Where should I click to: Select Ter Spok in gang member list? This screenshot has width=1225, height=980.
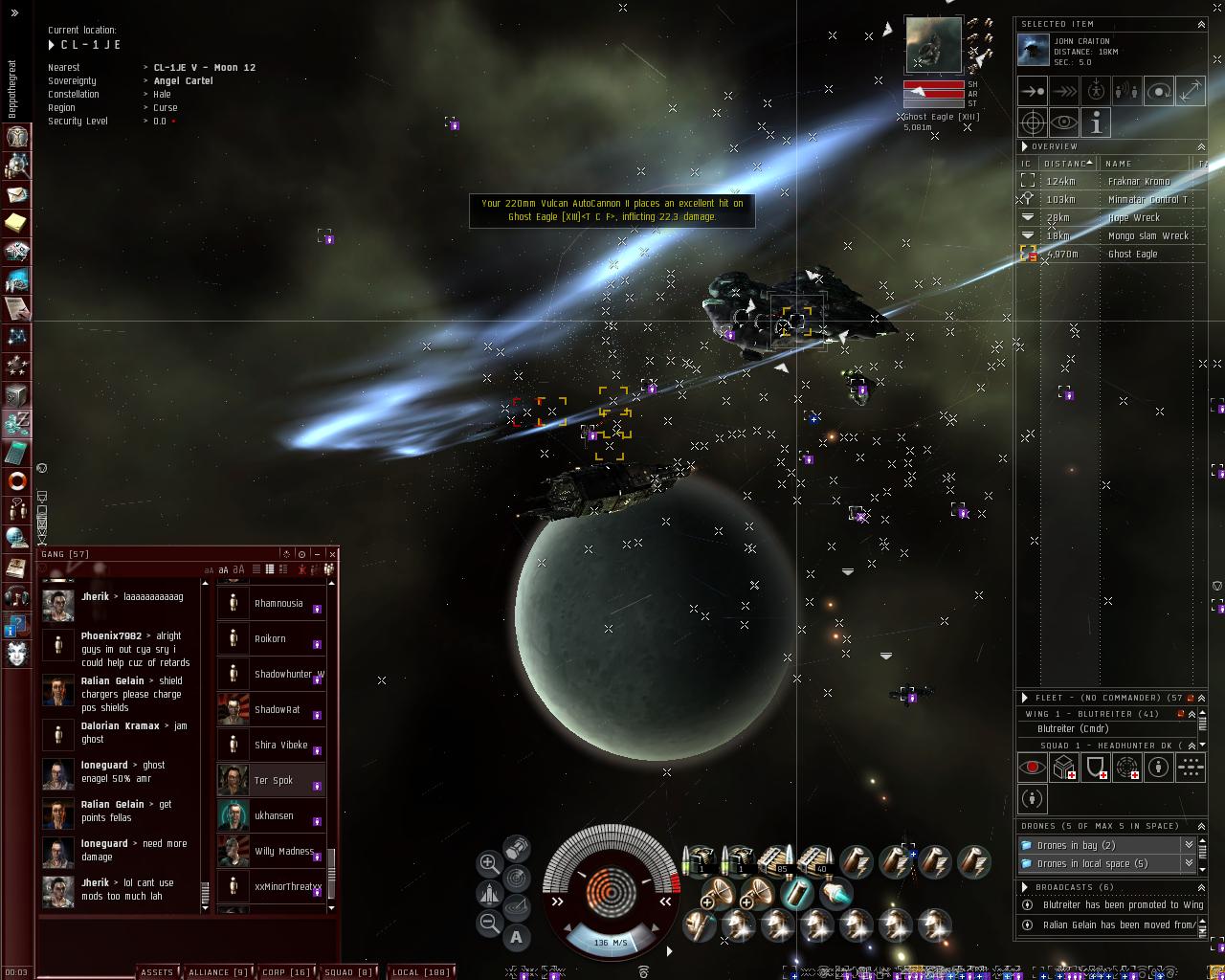273,781
